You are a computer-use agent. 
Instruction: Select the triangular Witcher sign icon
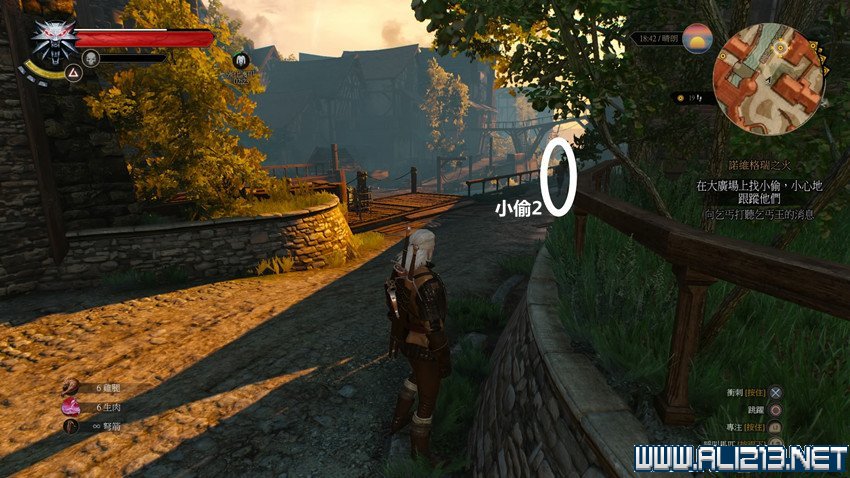coord(73,72)
